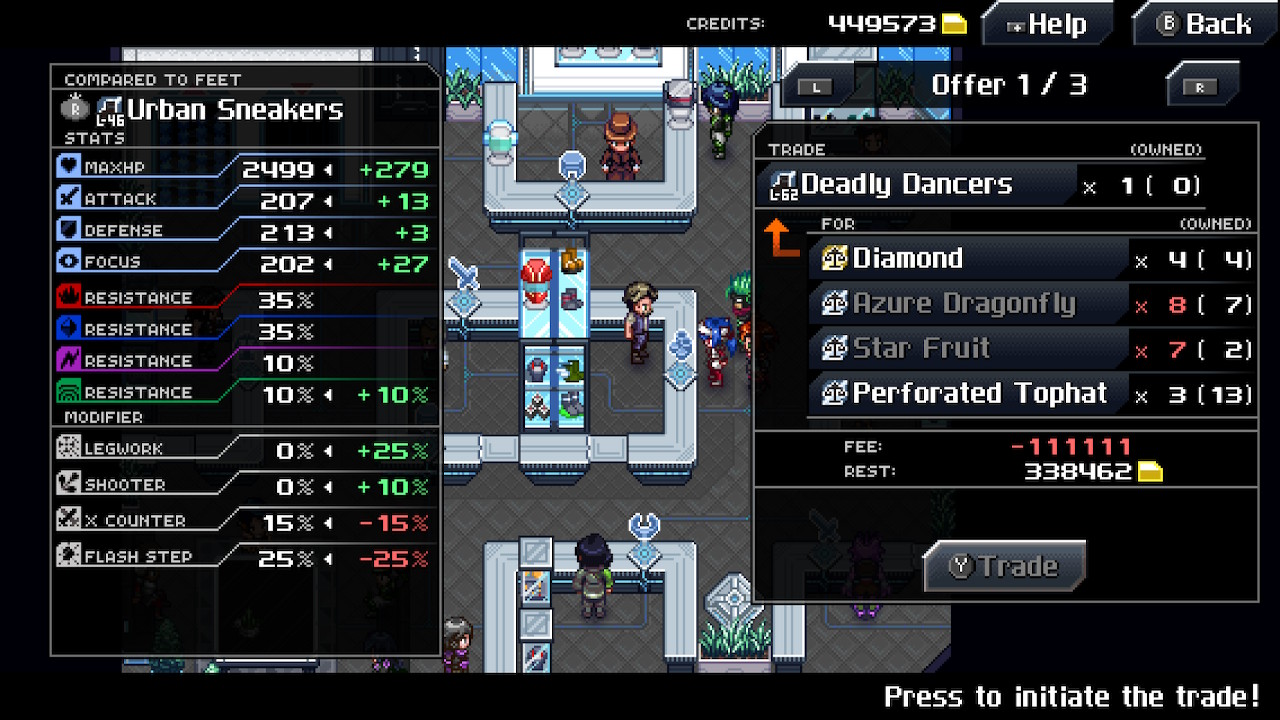Open the Help panel
The image size is (1280, 720).
click(x=1046, y=25)
